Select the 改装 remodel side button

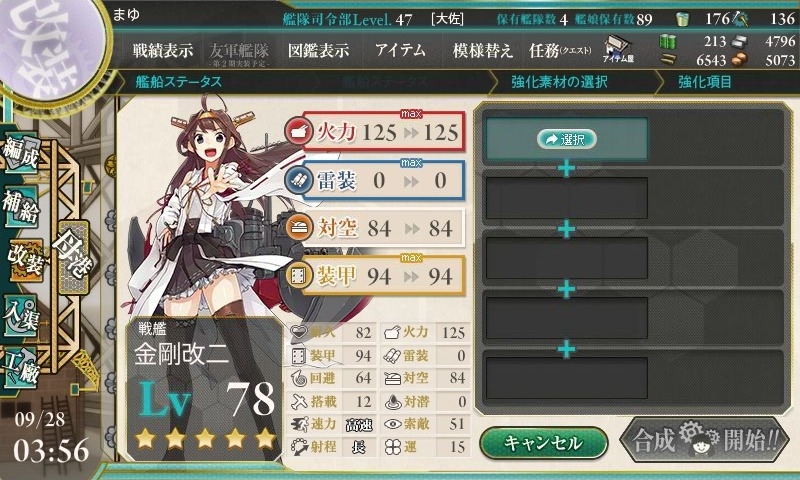tap(26, 256)
